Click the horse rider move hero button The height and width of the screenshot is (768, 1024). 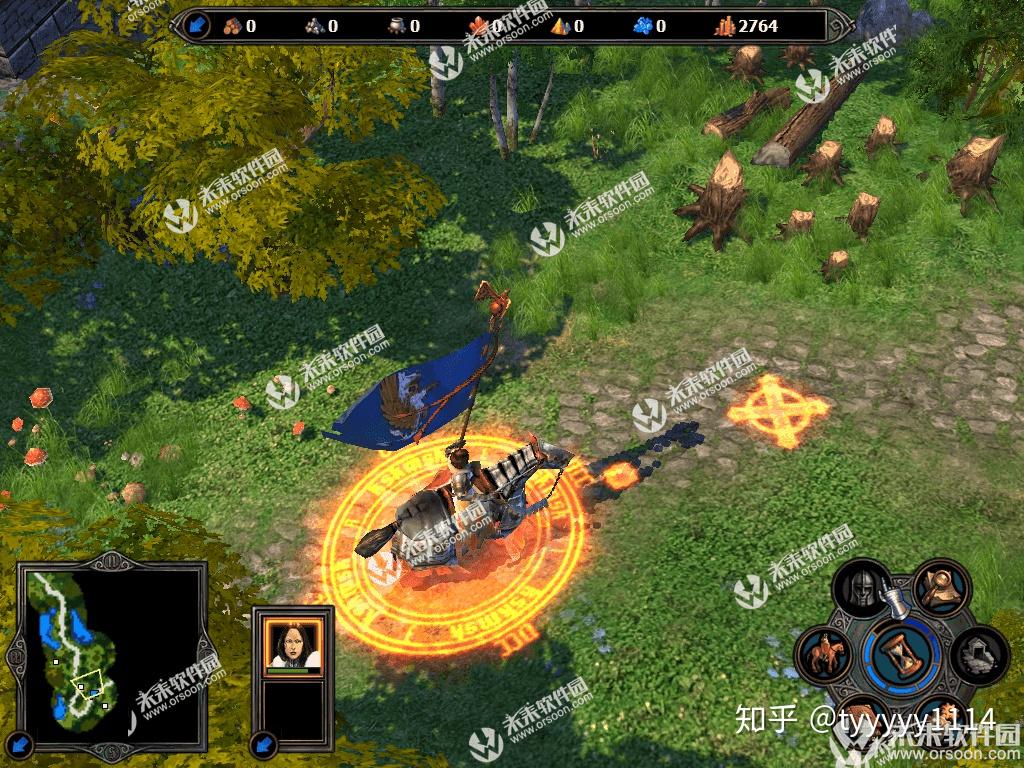click(826, 655)
